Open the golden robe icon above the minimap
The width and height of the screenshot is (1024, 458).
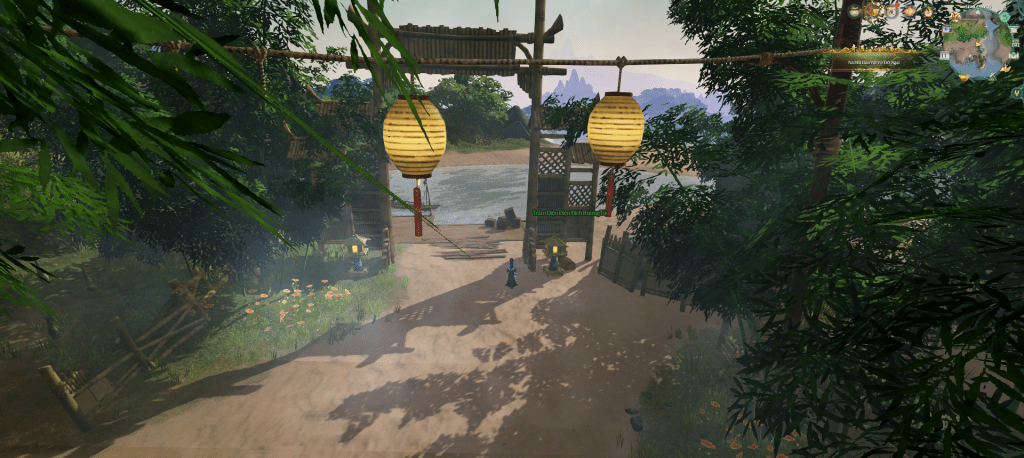[955, 16]
